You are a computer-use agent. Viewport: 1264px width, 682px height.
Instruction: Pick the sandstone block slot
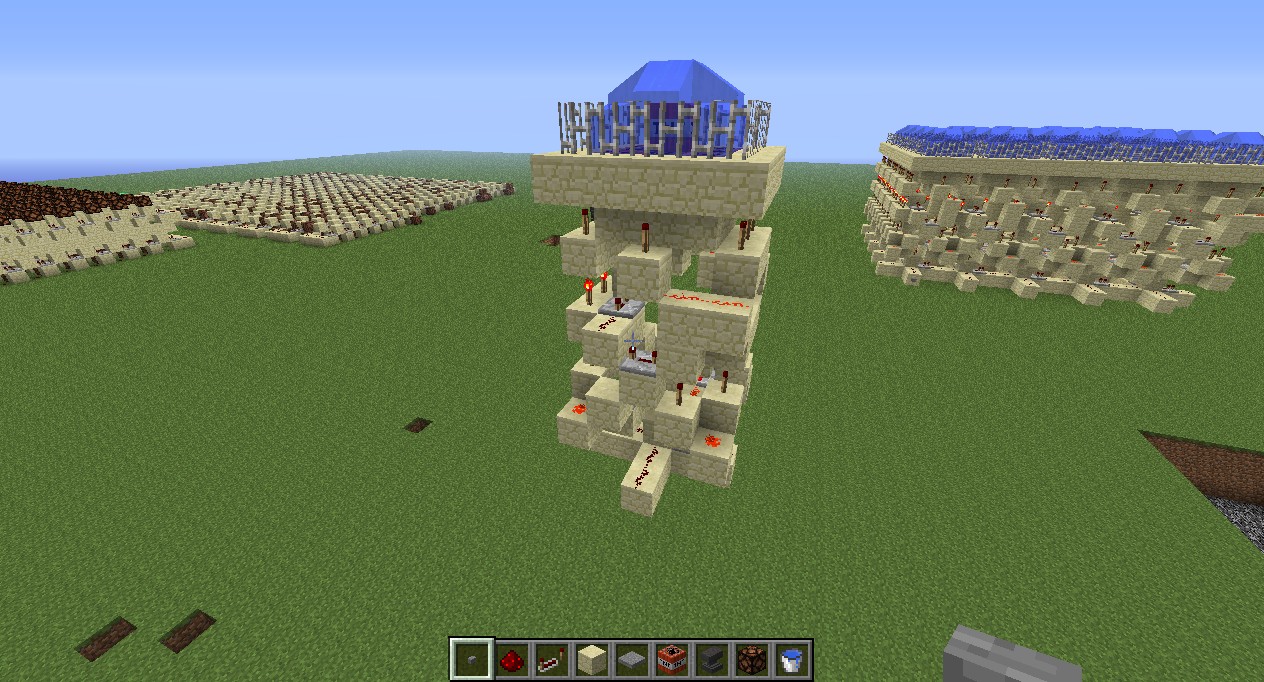(x=591, y=660)
